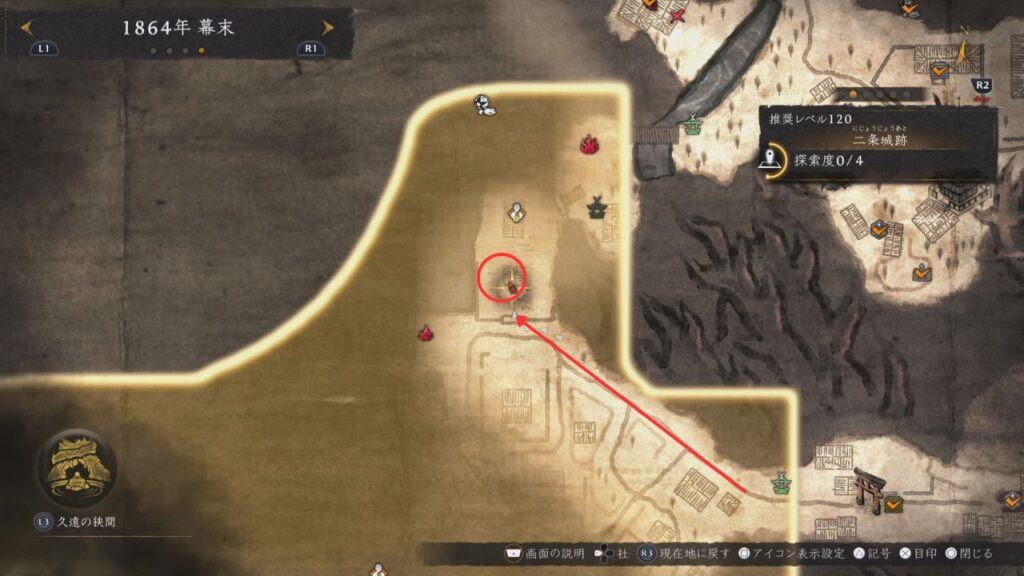Pick the light green shrine marker by the bridge
The height and width of the screenshot is (576, 1024).
[x=692, y=126]
